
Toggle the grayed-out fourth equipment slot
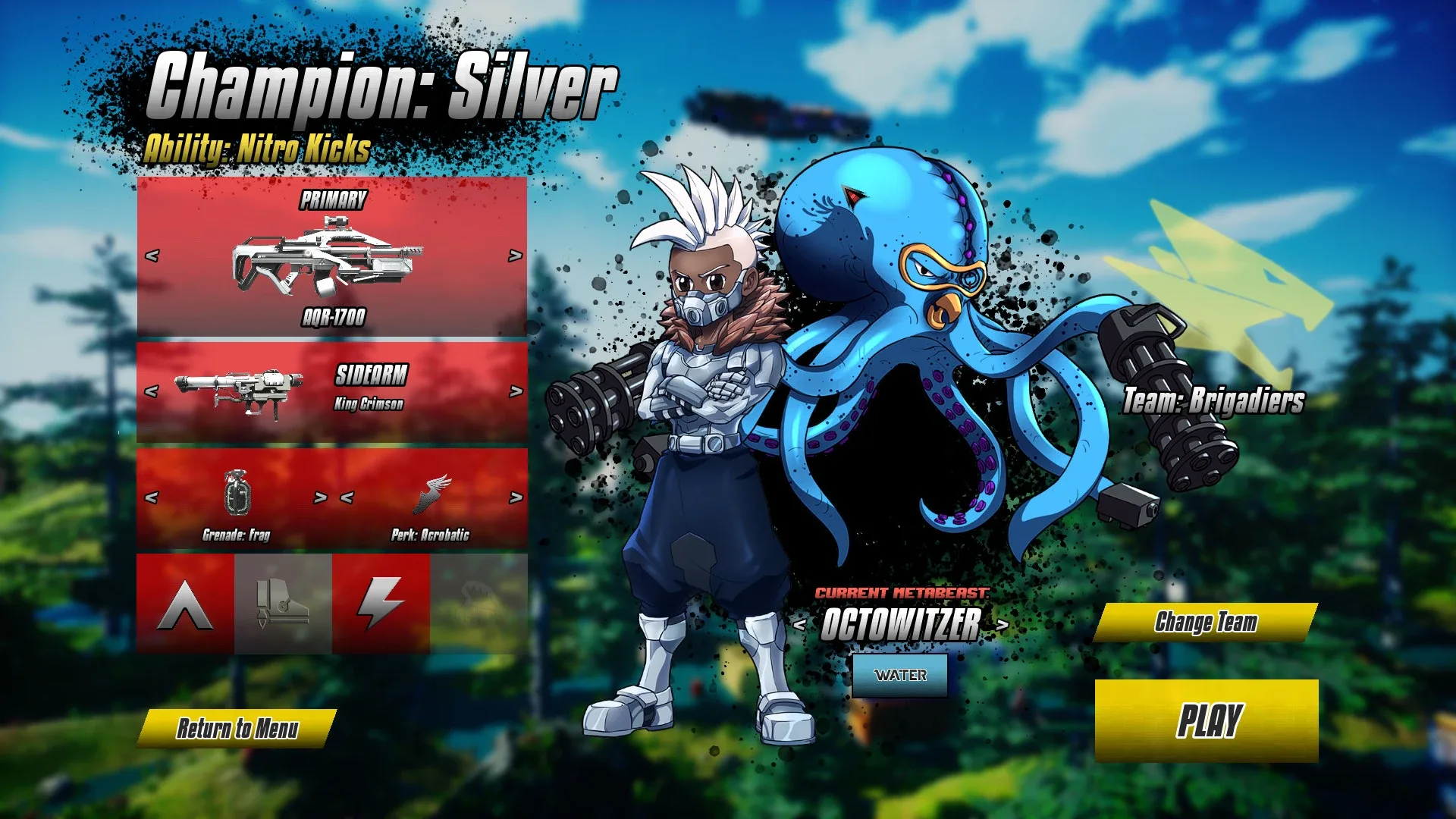pos(478,603)
